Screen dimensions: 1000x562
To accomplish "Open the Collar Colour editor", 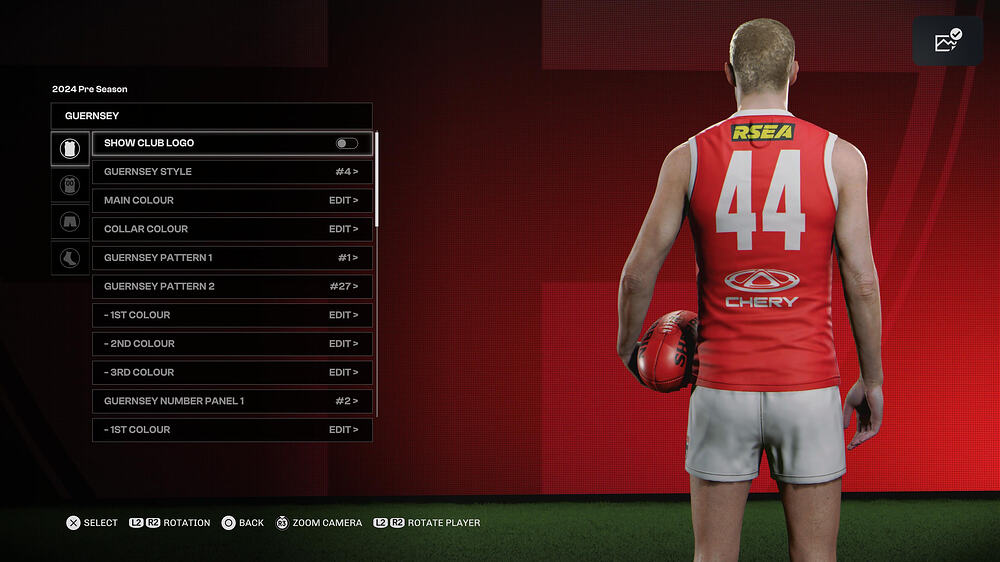I will click(232, 229).
